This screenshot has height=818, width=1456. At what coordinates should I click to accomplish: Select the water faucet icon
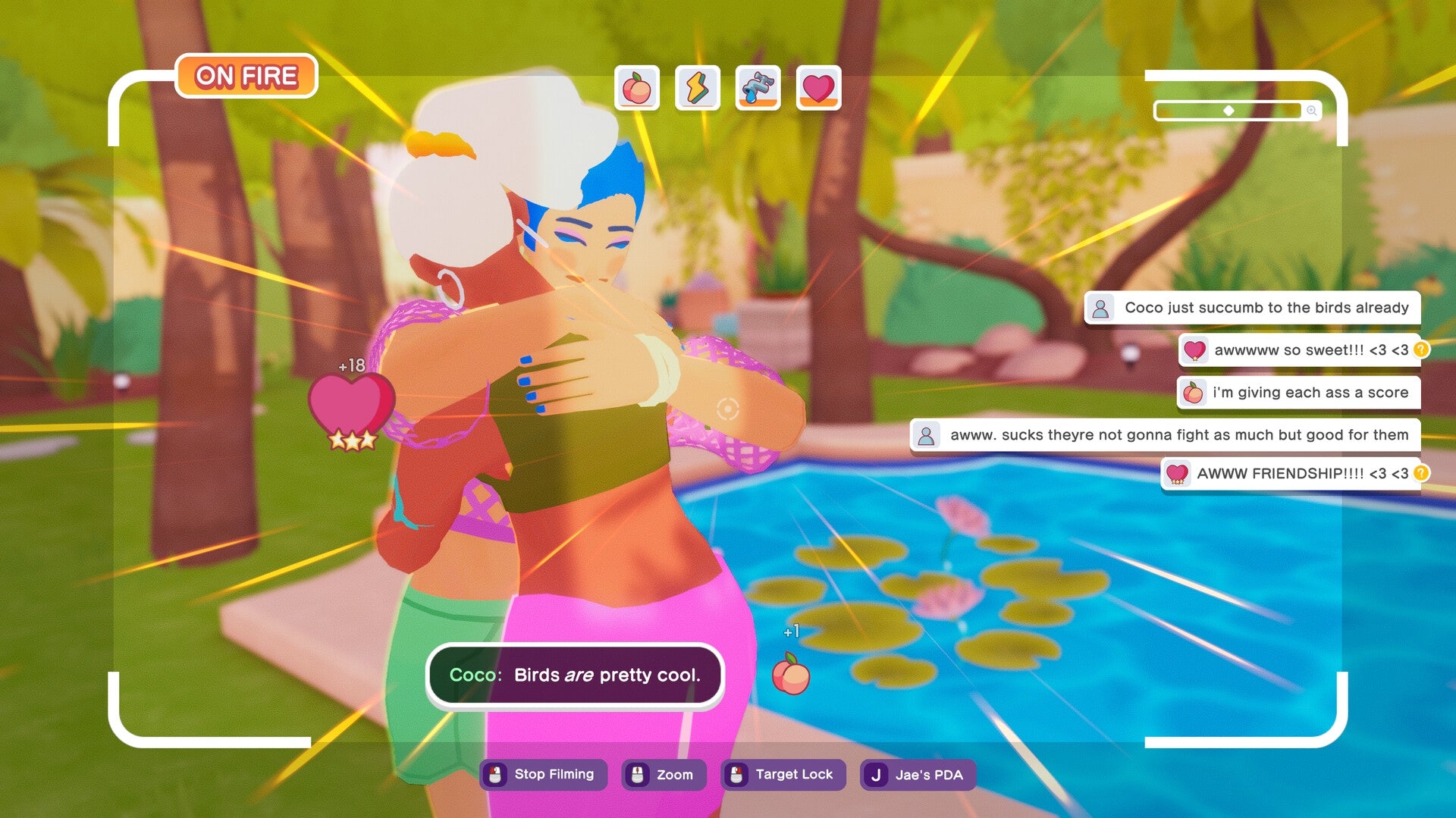tap(758, 89)
